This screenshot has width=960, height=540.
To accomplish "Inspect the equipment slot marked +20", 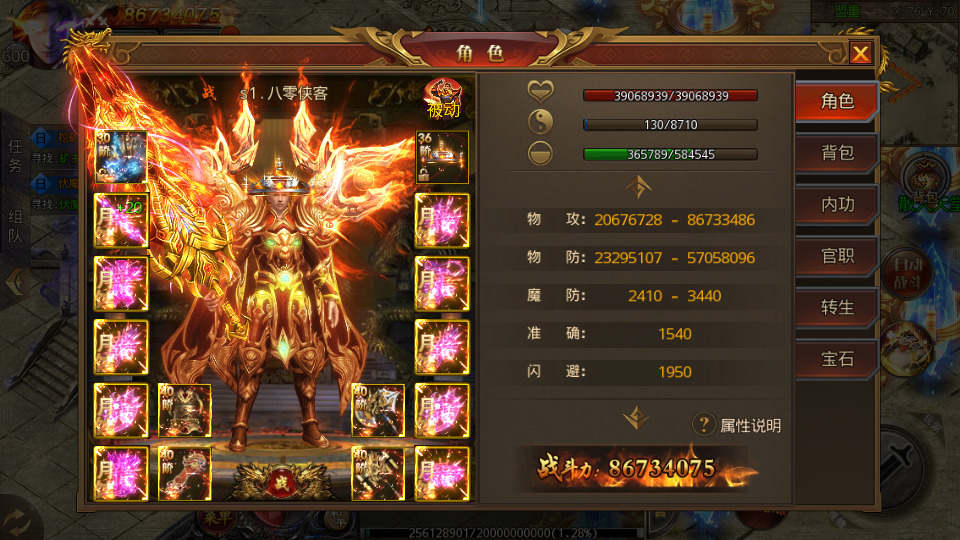I will 121,220.
